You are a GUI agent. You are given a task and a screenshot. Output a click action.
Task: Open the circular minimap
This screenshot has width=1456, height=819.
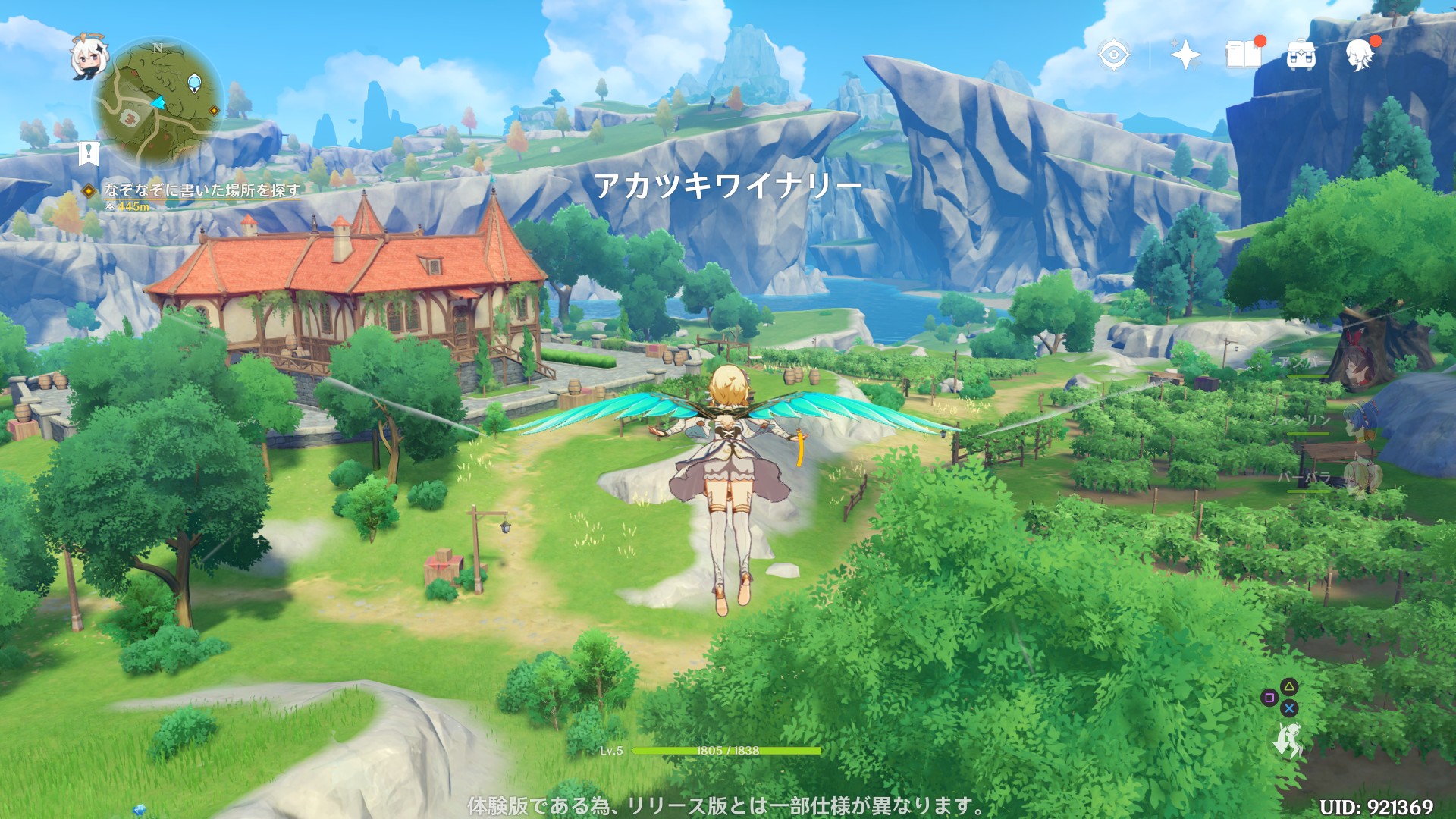[158, 102]
